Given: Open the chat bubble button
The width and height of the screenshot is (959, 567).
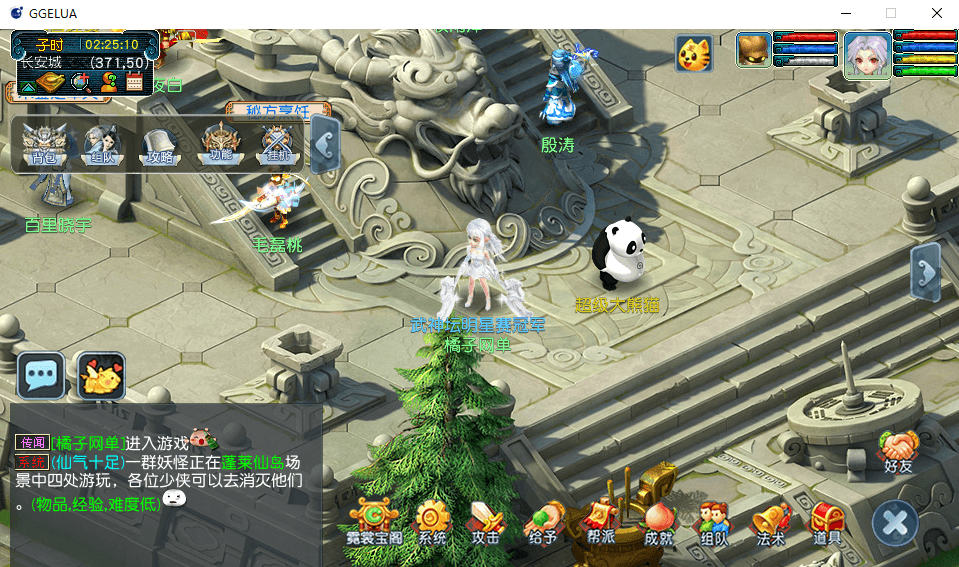Looking at the screenshot, I should click(41, 376).
